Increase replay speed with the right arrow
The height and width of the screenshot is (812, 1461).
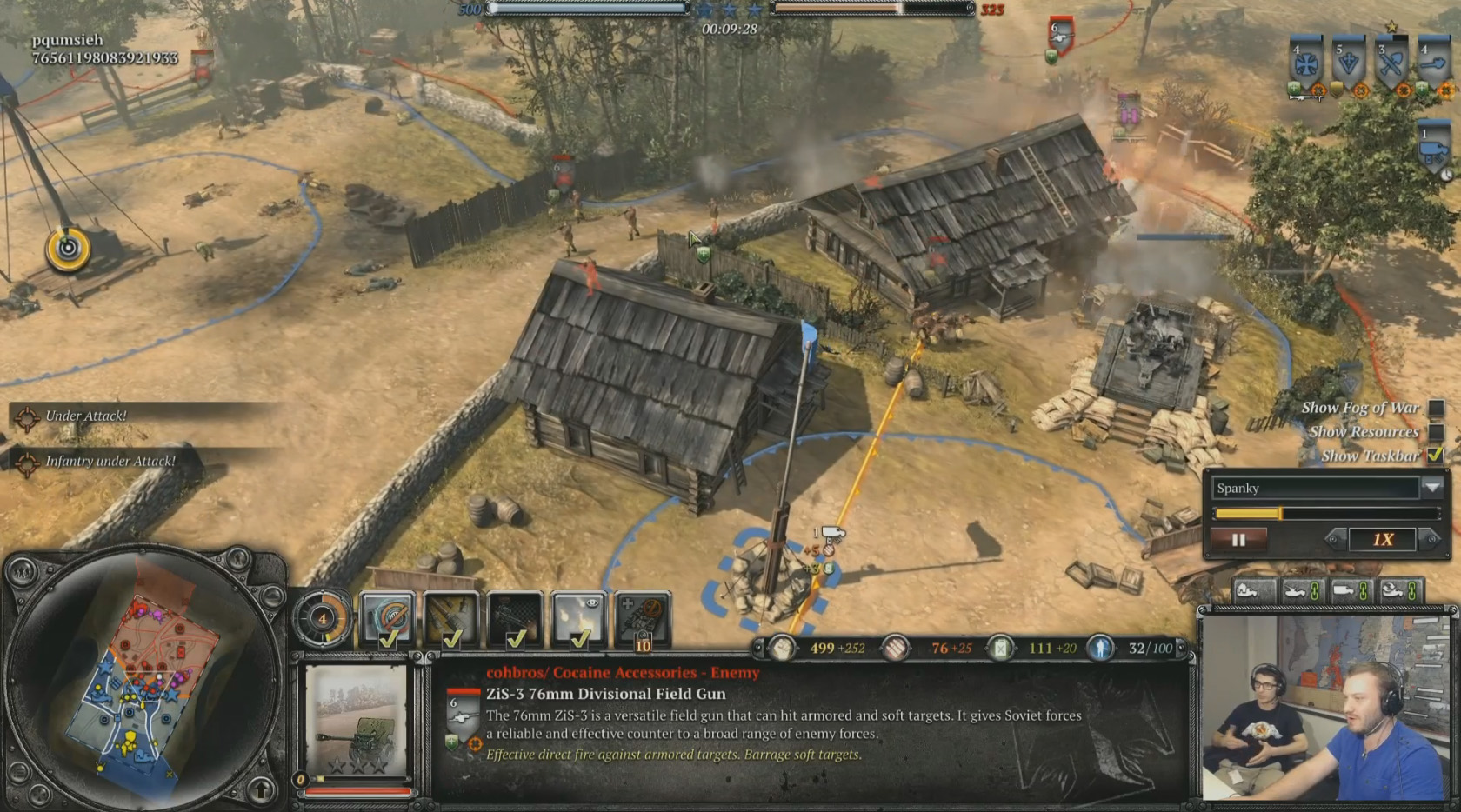tap(1429, 540)
